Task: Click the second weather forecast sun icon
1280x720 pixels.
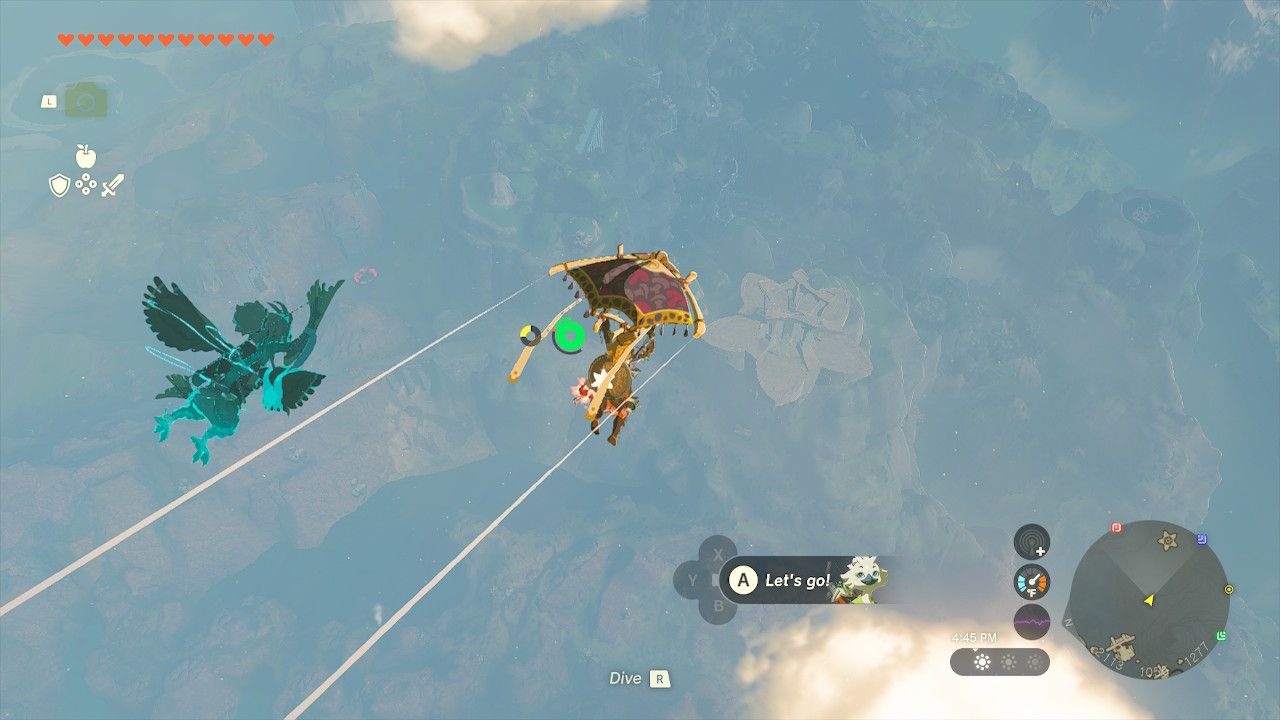Action: pyautogui.click(x=1008, y=663)
